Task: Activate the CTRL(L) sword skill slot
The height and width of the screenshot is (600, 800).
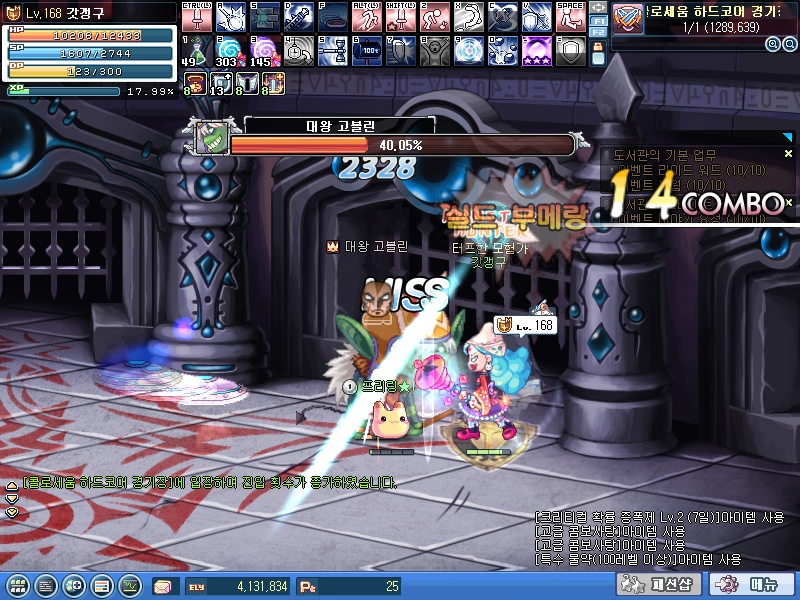Action: [x=196, y=16]
